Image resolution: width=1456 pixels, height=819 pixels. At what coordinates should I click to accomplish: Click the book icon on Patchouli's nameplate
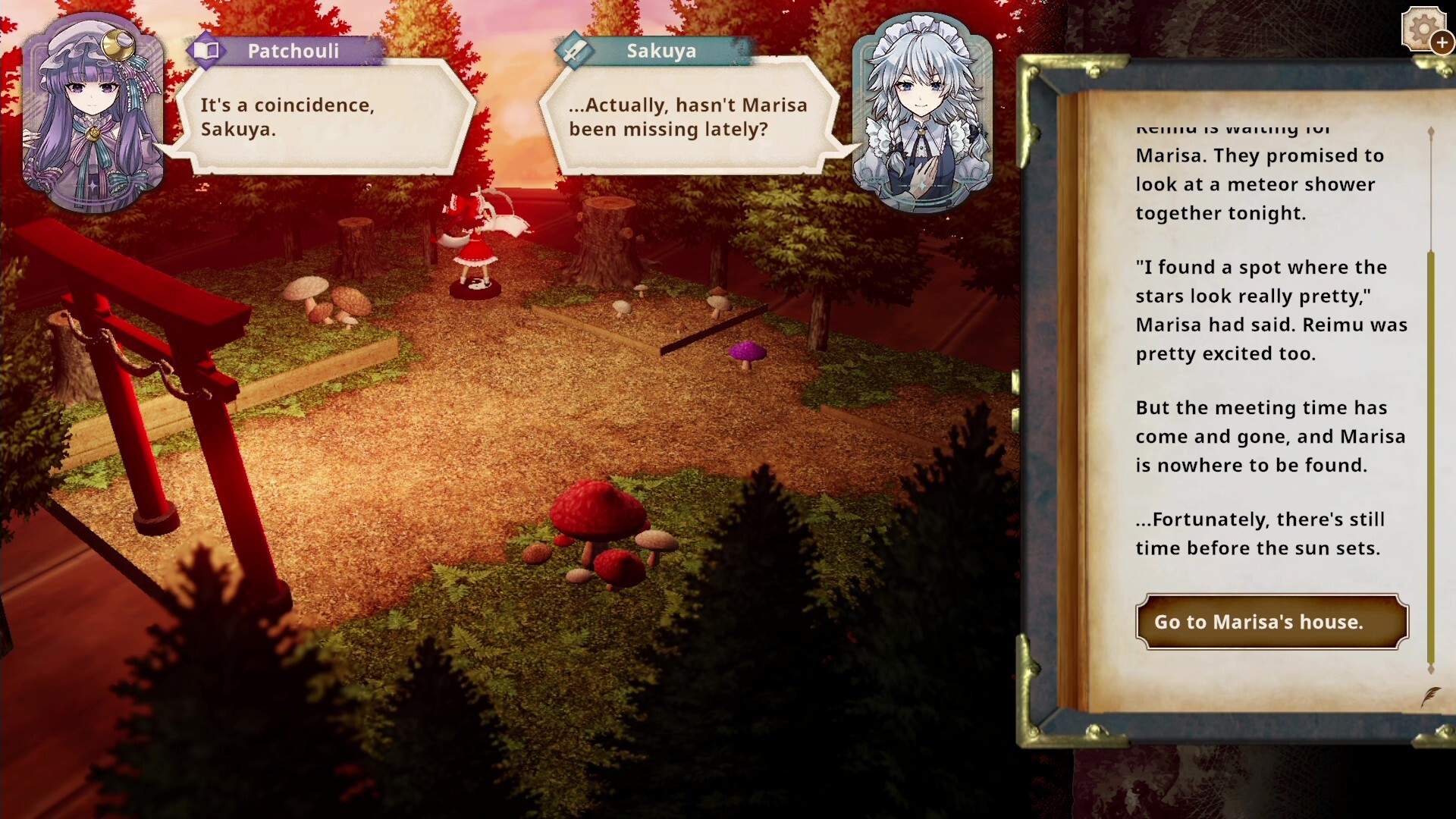coord(207,51)
